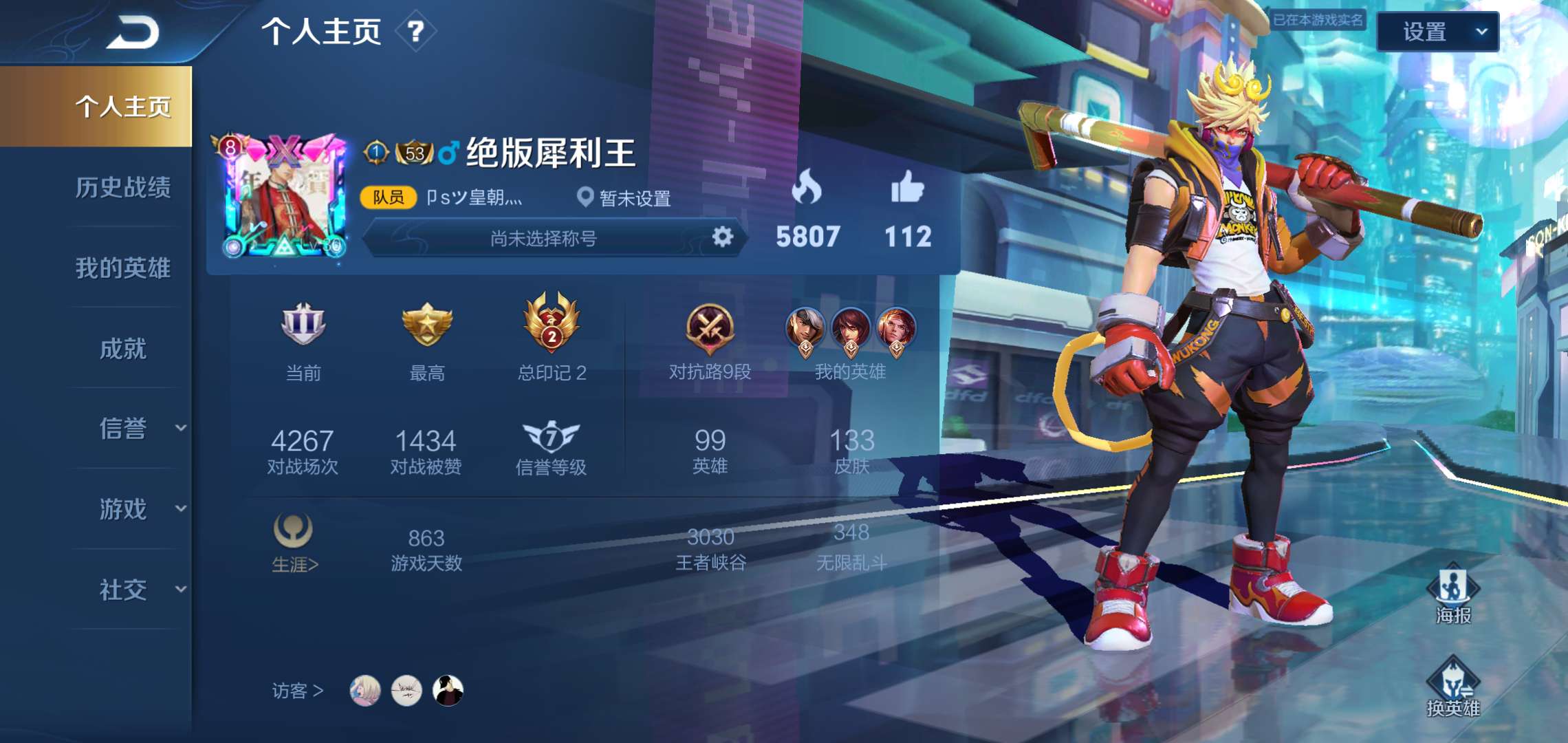Click the 队员 team tag next to Ps皇朝
Viewport: 1568px width, 743px height.
point(387,197)
